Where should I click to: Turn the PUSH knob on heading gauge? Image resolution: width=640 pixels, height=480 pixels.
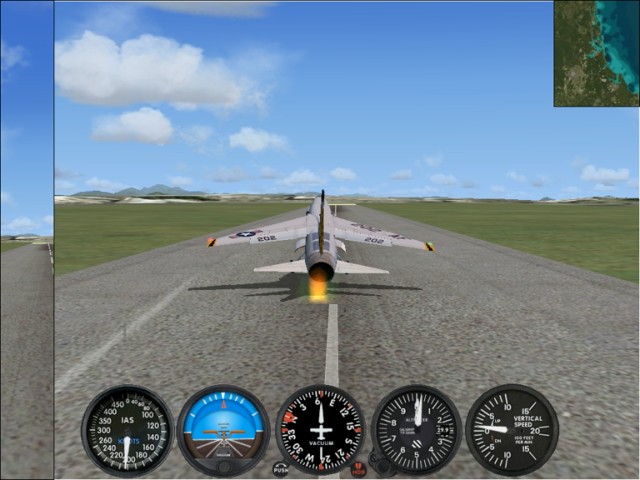tap(280, 468)
